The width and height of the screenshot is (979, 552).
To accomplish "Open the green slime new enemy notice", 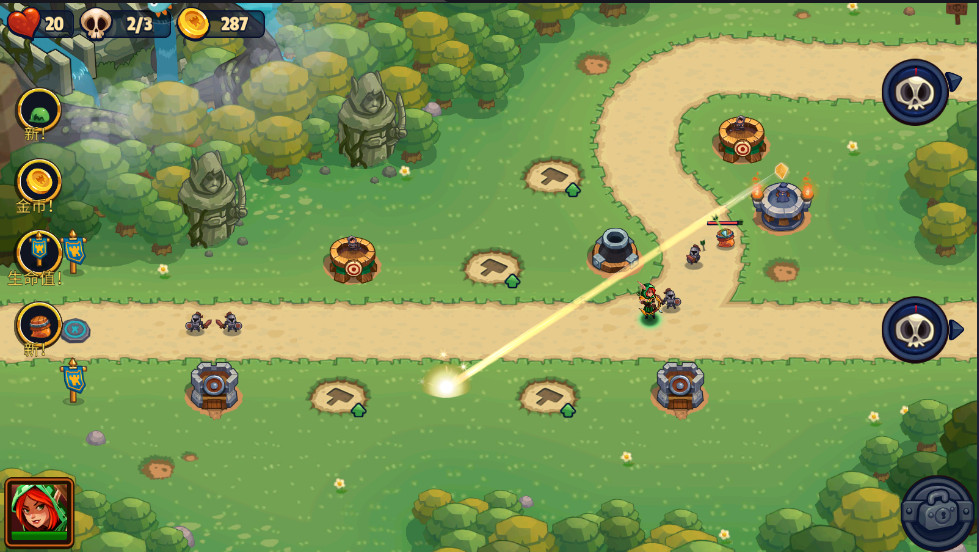I will (39, 110).
